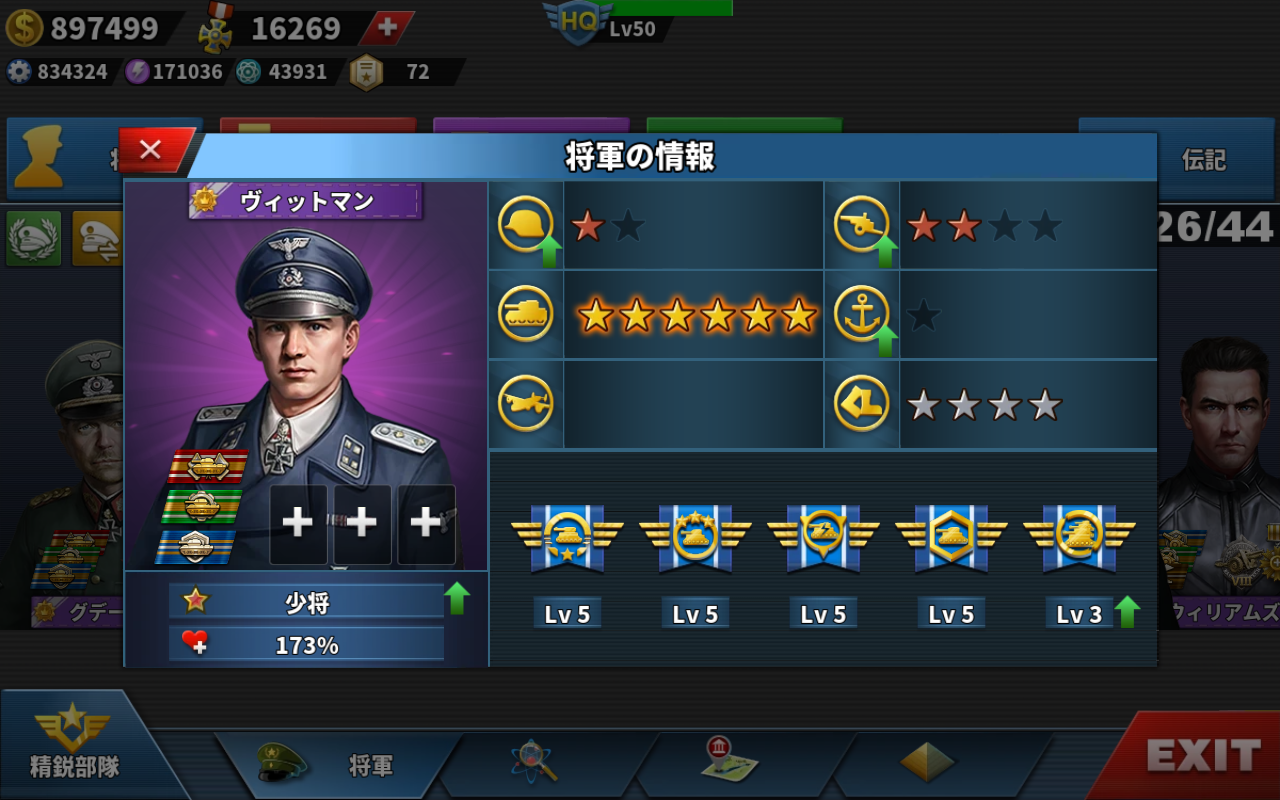
Task: Select the red tank medal ribbon
Action: coord(207,466)
